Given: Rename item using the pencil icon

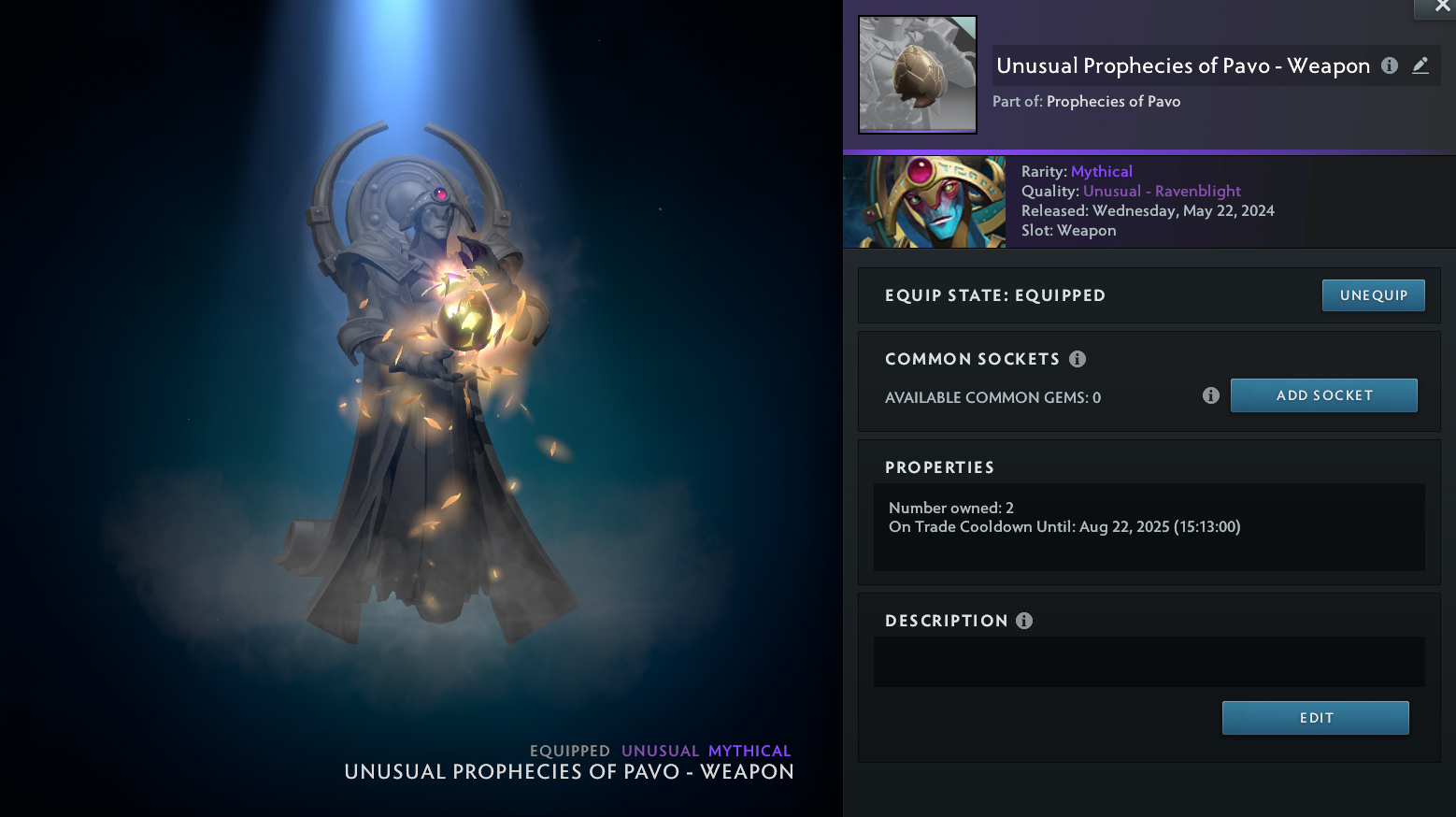Looking at the screenshot, I should point(1420,65).
